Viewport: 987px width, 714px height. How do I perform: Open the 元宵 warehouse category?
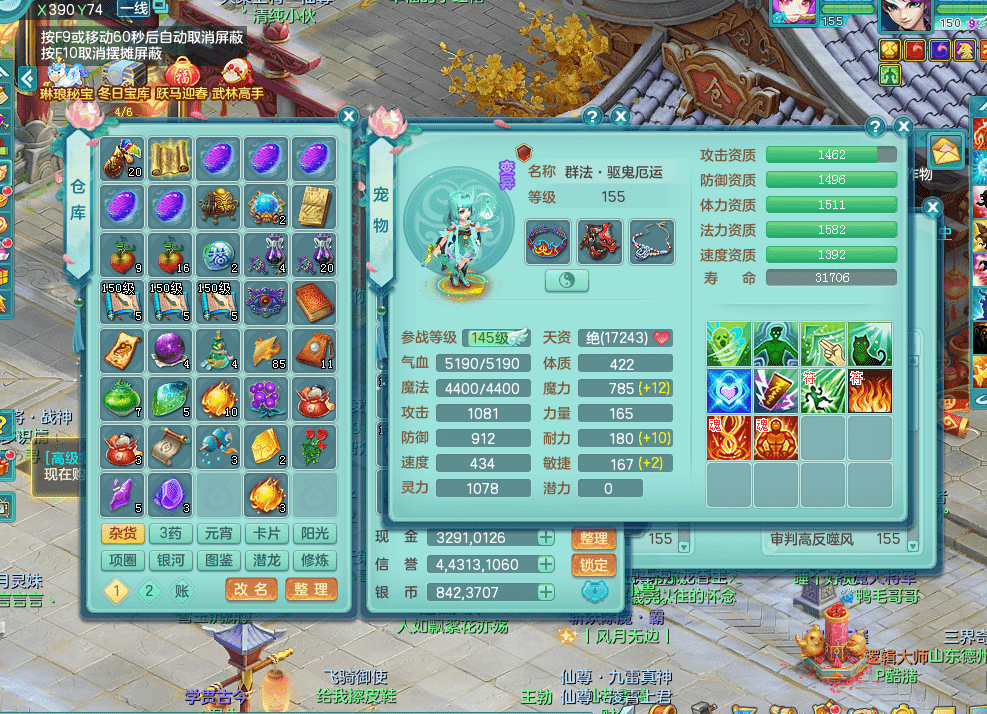point(217,534)
